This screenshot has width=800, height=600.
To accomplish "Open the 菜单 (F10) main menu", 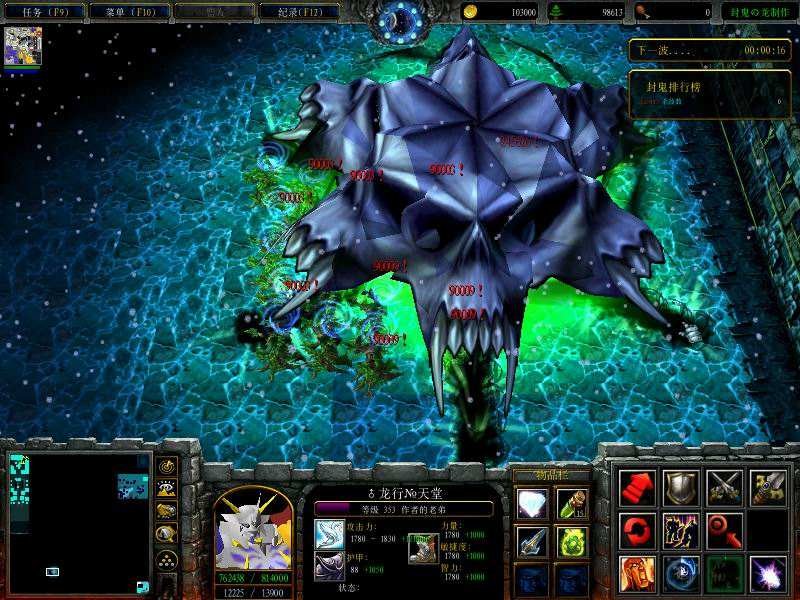I will pos(127,12).
